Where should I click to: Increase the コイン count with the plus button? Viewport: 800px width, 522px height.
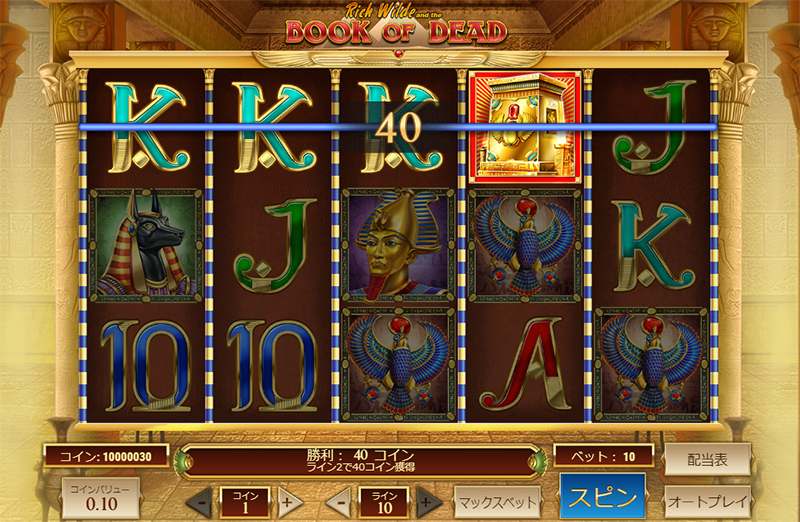(288, 501)
